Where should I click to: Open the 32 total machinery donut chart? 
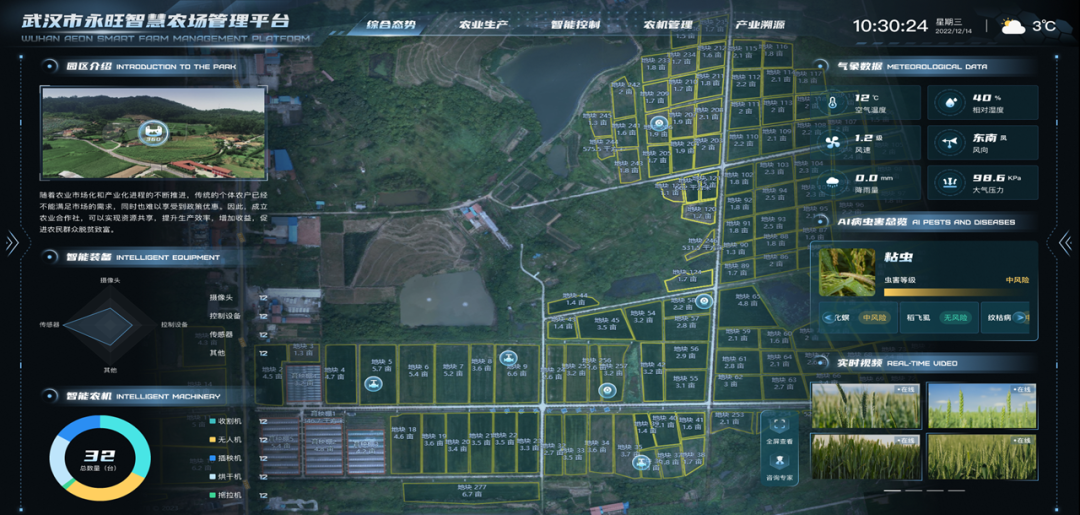click(x=100, y=458)
